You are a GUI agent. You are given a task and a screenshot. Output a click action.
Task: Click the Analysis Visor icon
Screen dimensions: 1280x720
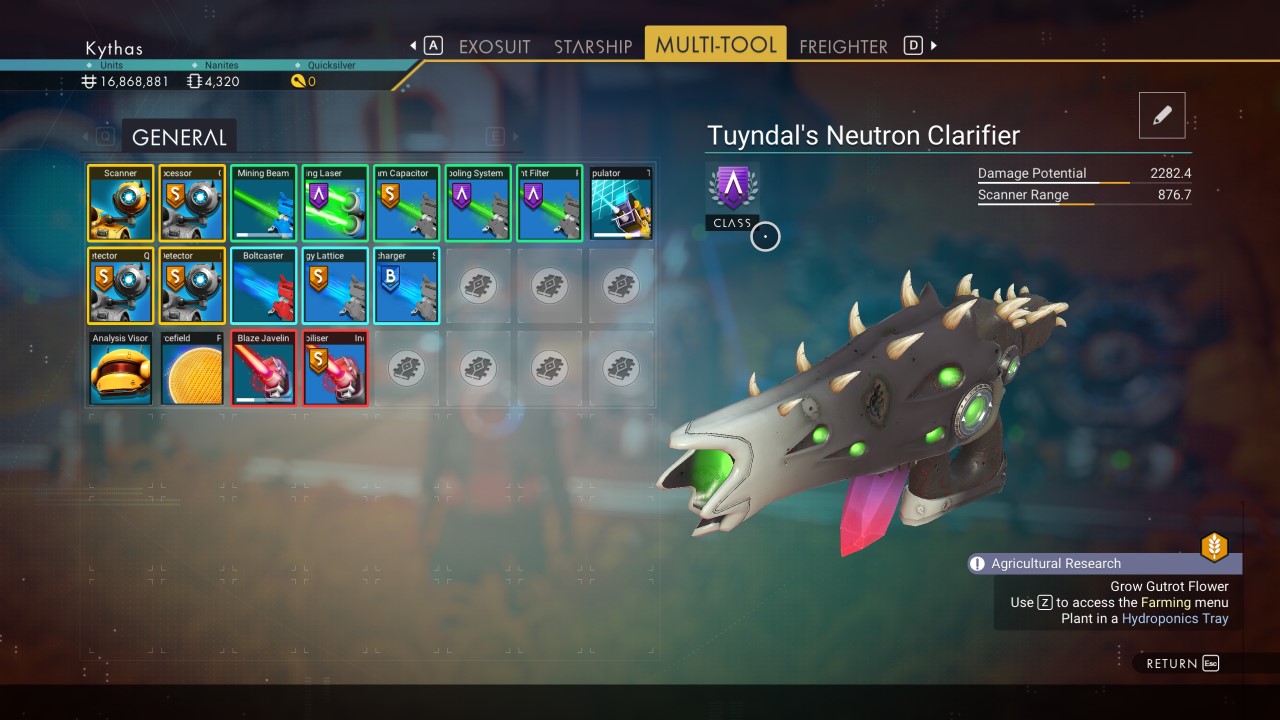tap(120, 369)
